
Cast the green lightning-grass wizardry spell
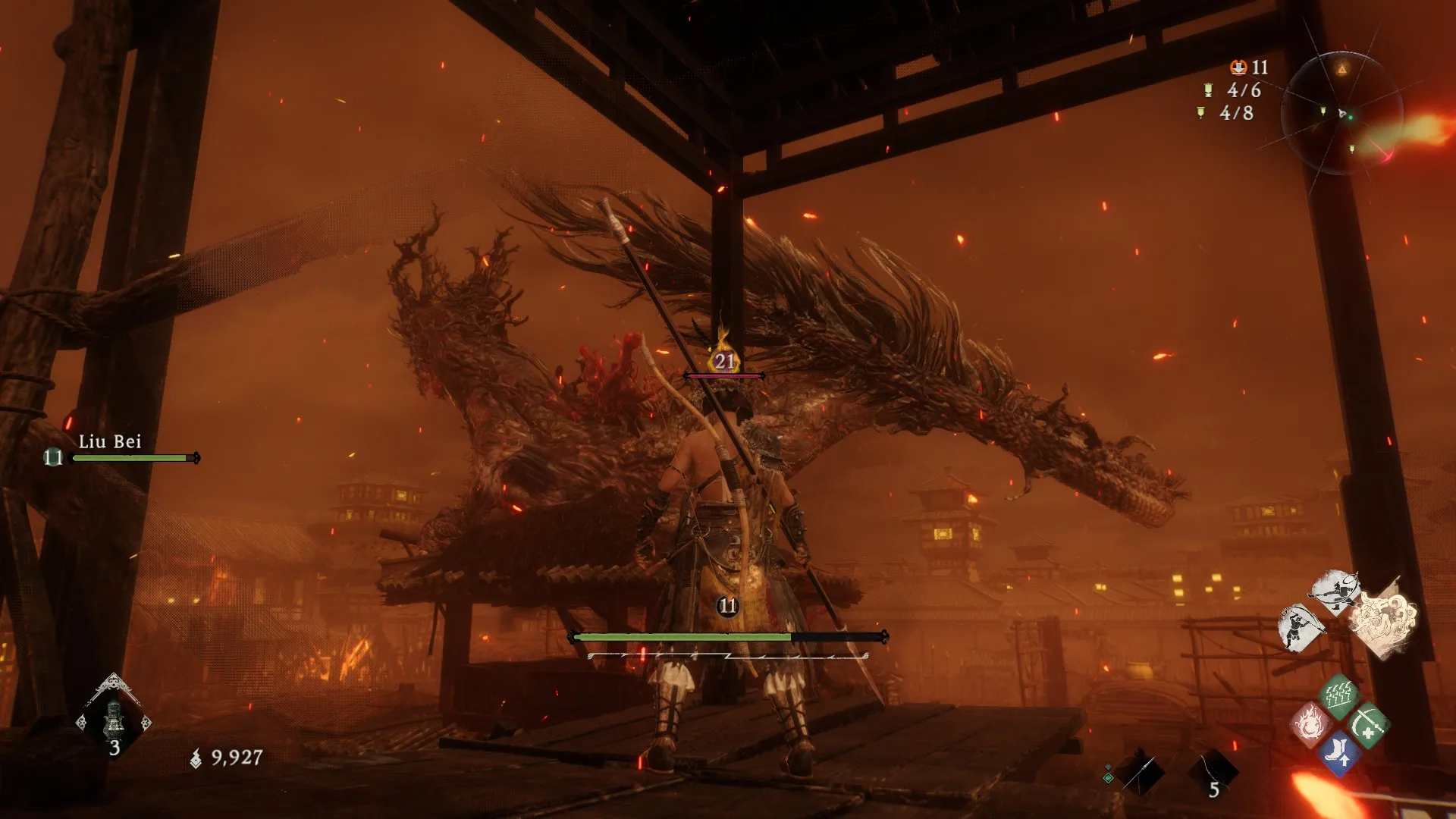pyautogui.click(x=1339, y=694)
